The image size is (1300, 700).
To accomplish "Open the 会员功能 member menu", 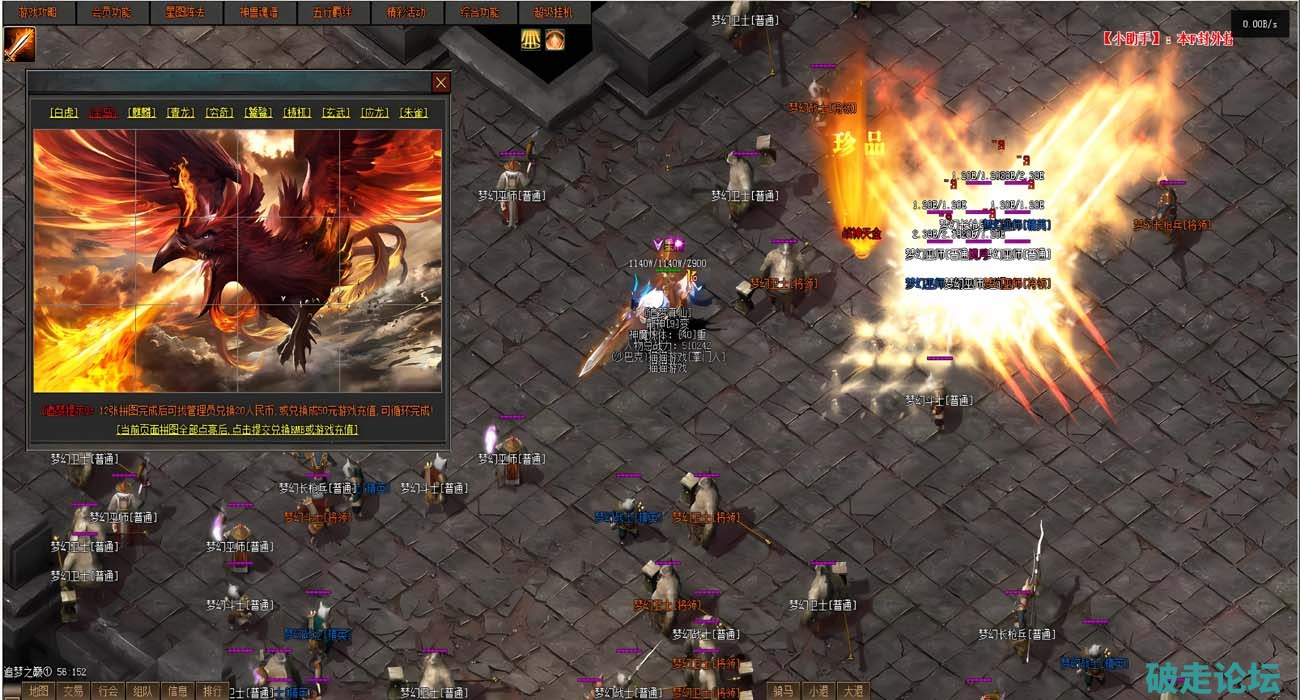I will click(111, 13).
